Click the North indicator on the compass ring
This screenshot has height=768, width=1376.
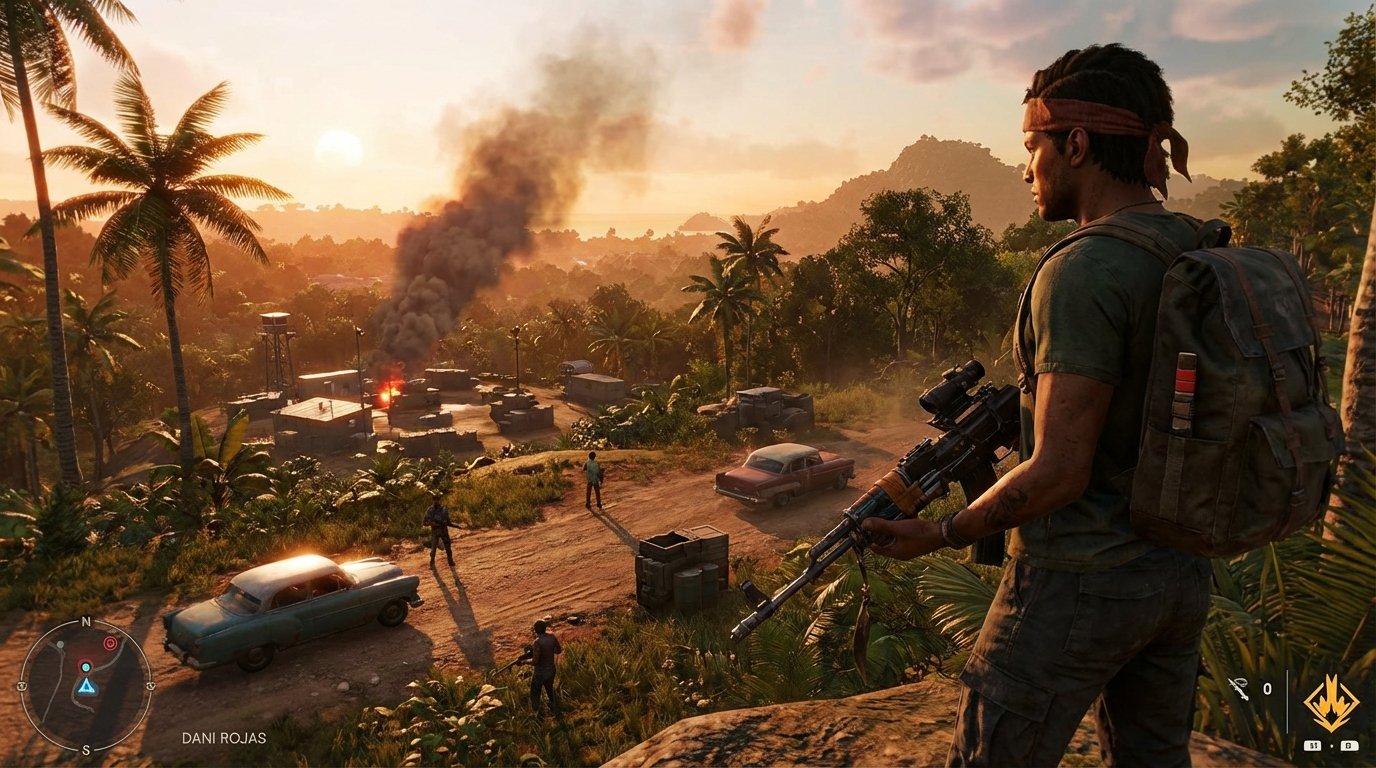85,621
